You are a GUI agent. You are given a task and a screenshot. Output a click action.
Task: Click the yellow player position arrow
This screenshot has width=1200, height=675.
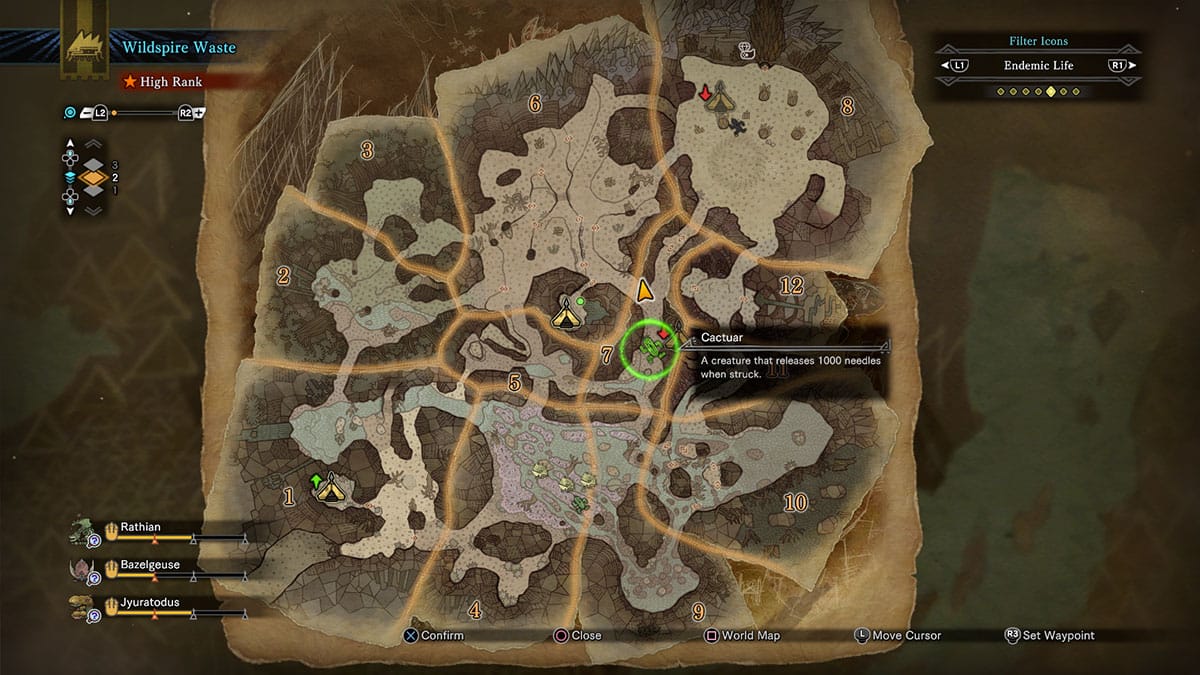point(645,290)
